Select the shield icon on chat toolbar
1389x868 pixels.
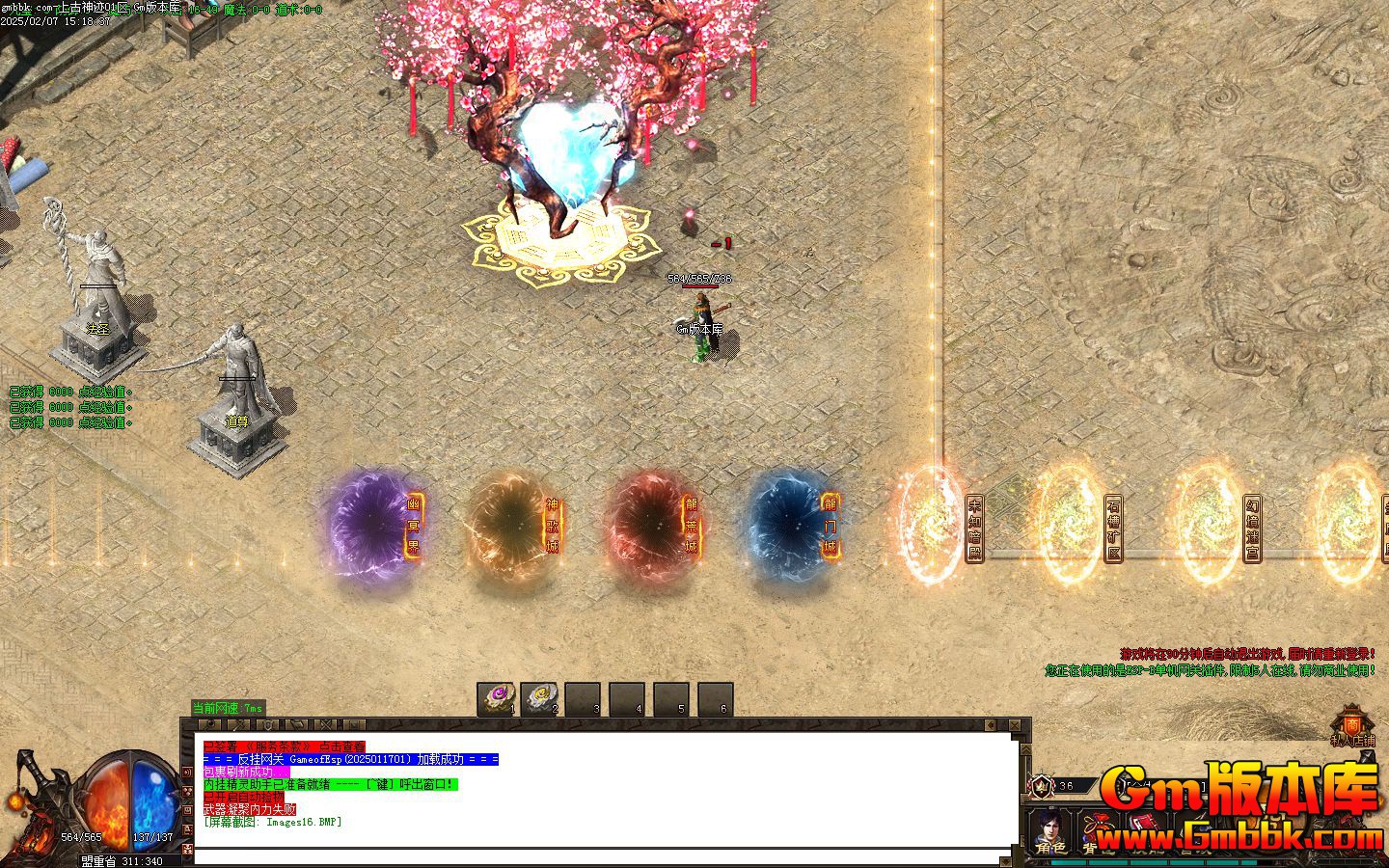point(269,724)
